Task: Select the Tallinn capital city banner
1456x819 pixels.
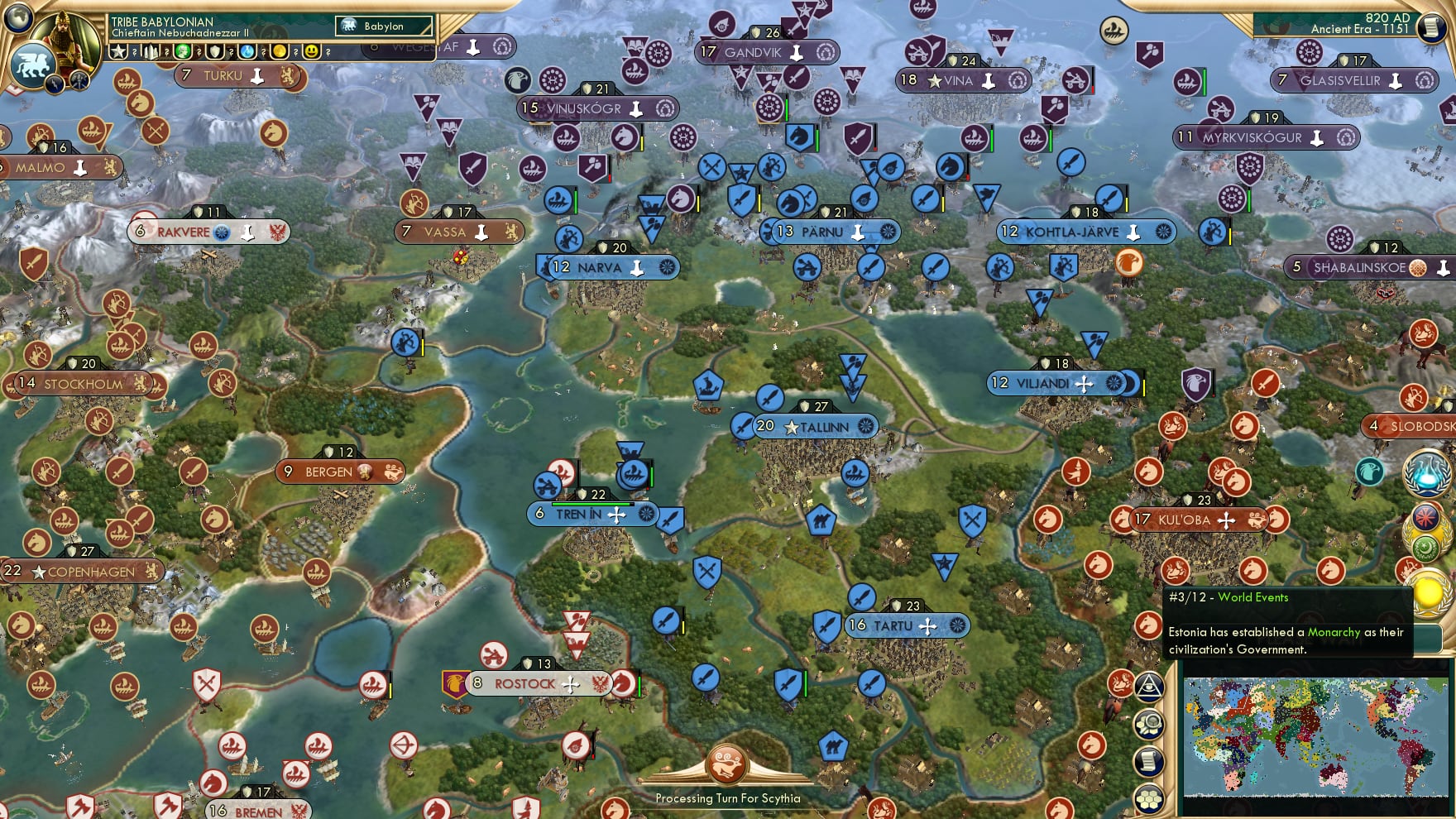Action: tap(819, 427)
